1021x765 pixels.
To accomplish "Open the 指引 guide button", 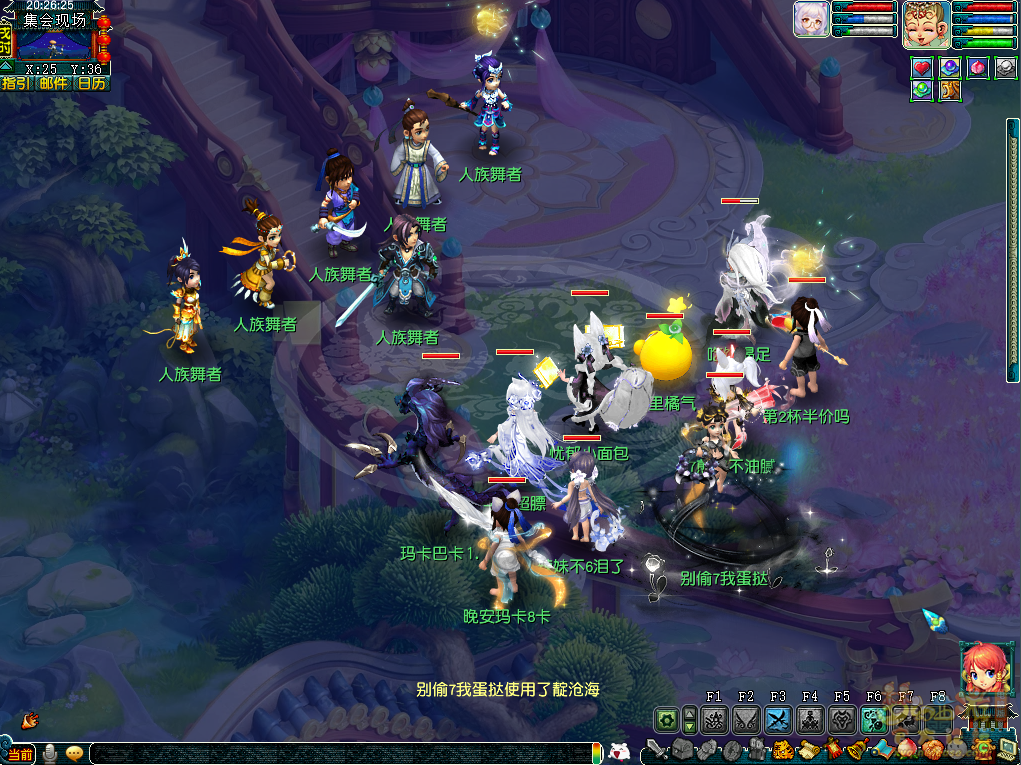I will [x=16, y=83].
